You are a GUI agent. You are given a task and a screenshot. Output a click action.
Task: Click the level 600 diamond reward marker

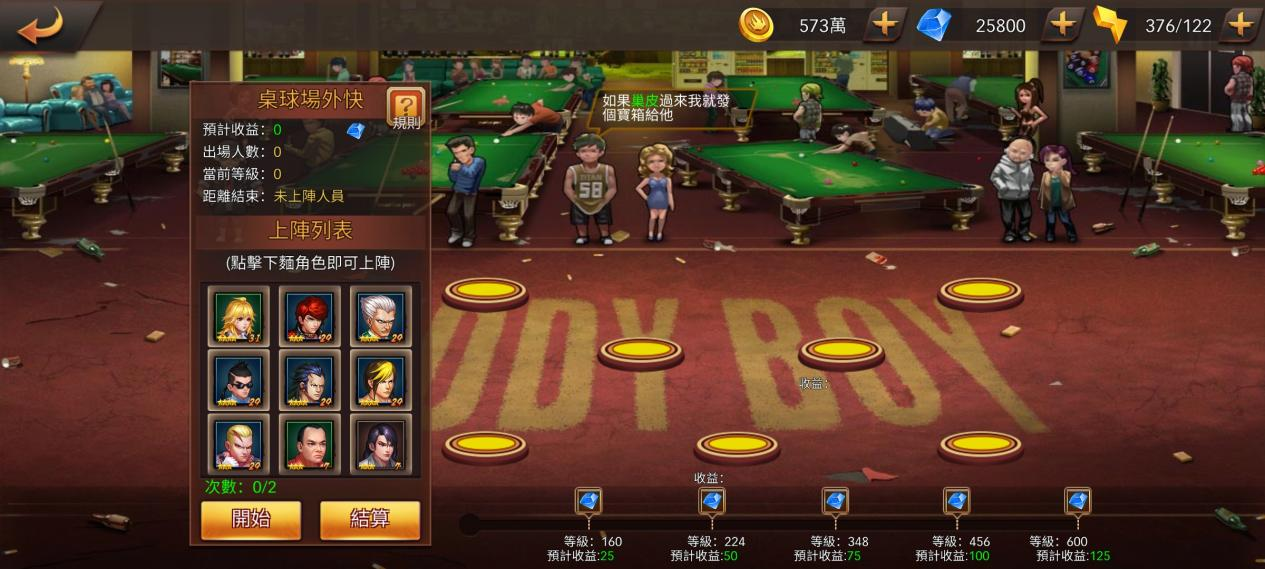1077,500
